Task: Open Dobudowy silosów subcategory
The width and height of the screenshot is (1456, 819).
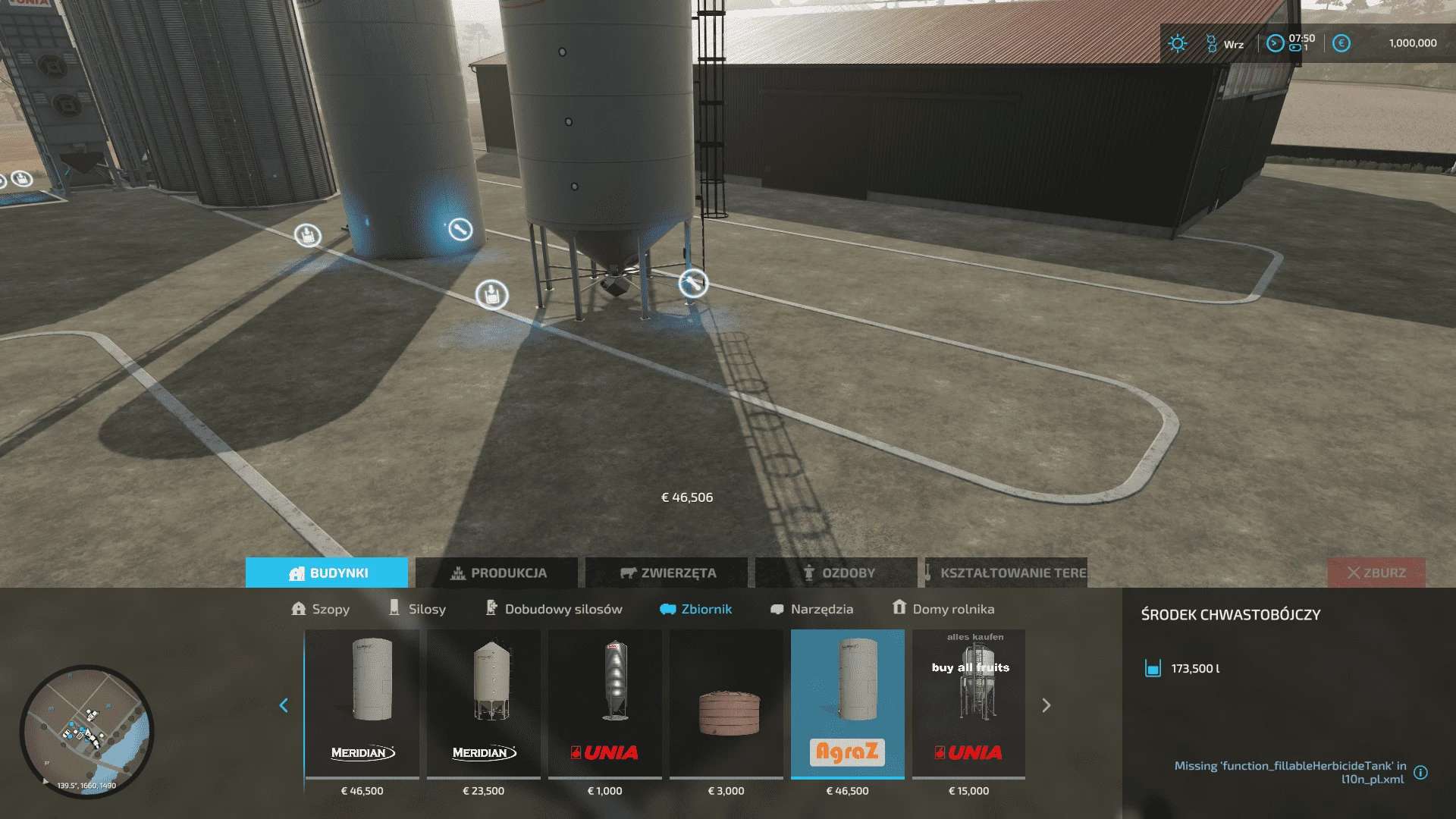Action: click(554, 609)
